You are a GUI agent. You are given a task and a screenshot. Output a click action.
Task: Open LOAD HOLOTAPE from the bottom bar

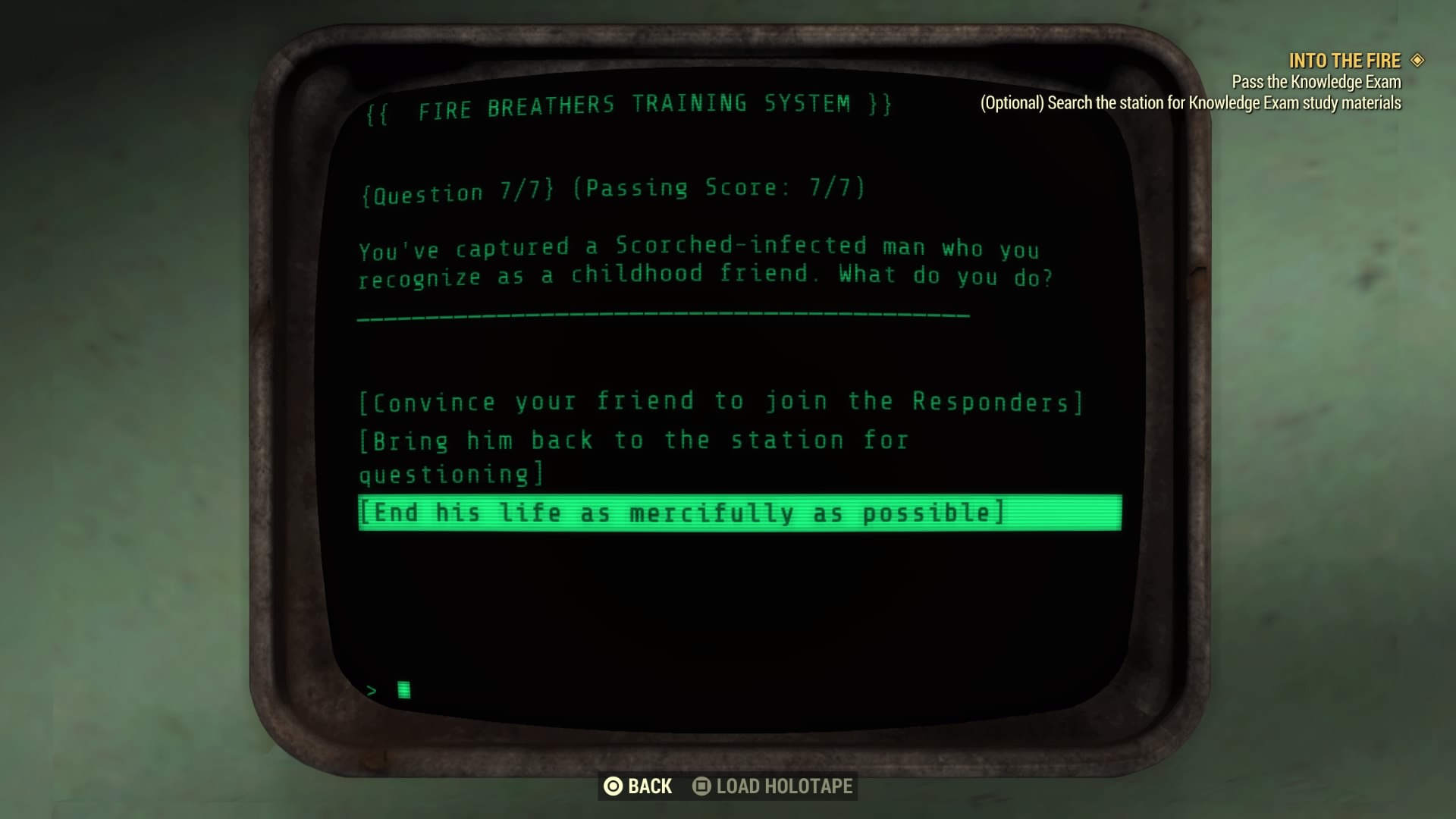point(781,786)
